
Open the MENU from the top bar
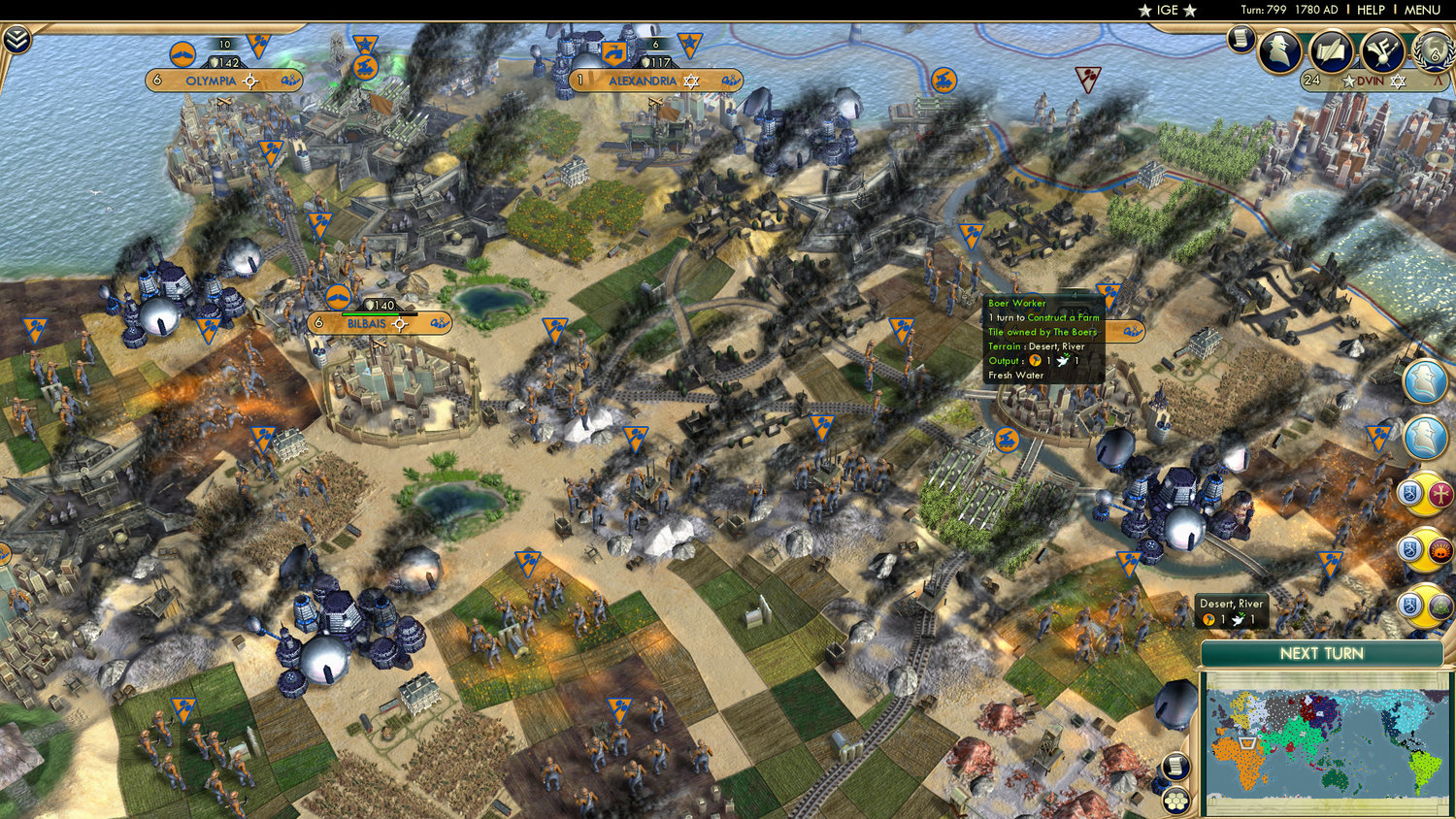1421,10
